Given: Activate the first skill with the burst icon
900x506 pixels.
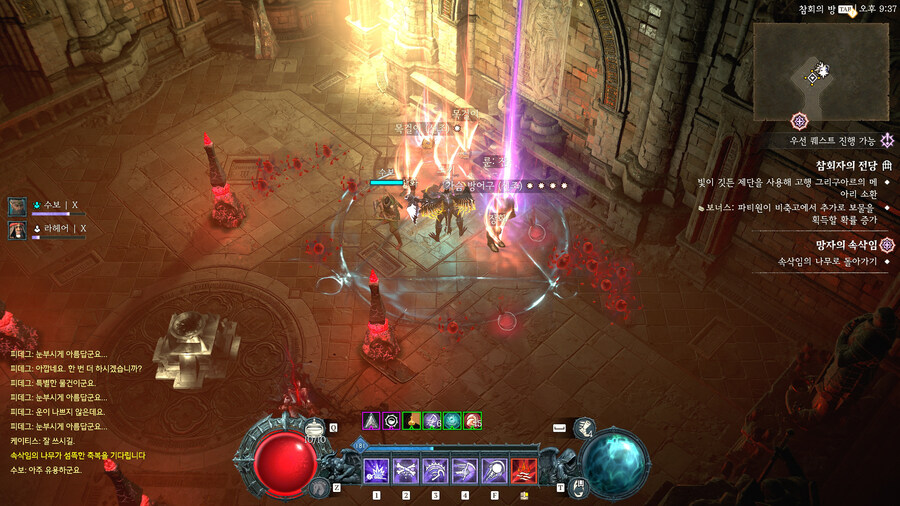Looking at the screenshot, I should coord(377,469).
